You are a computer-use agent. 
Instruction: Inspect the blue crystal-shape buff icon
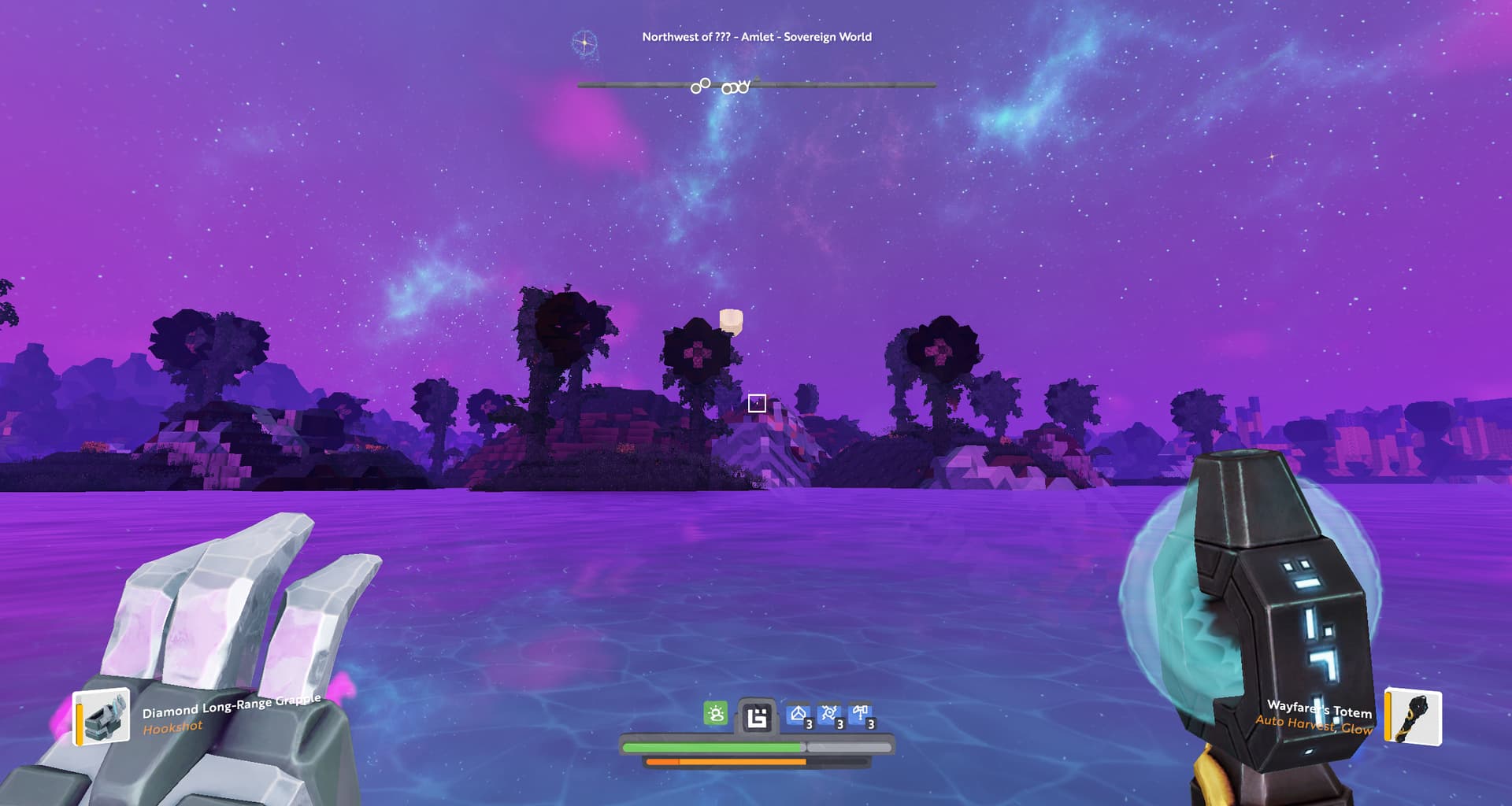[x=799, y=715]
